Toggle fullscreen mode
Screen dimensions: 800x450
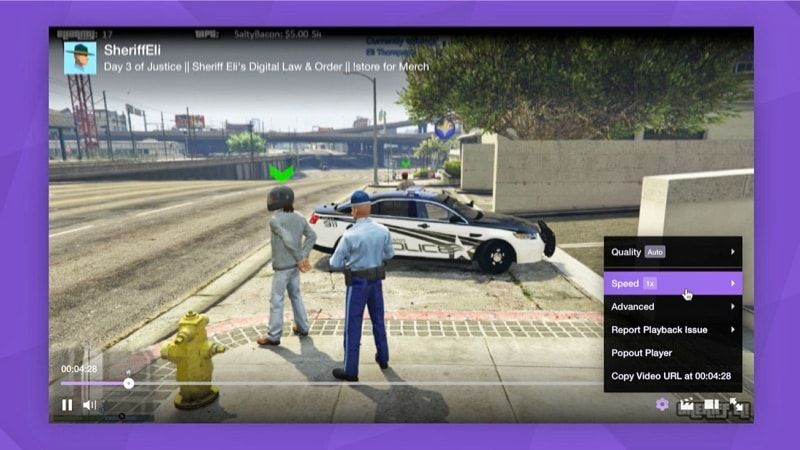pos(737,404)
